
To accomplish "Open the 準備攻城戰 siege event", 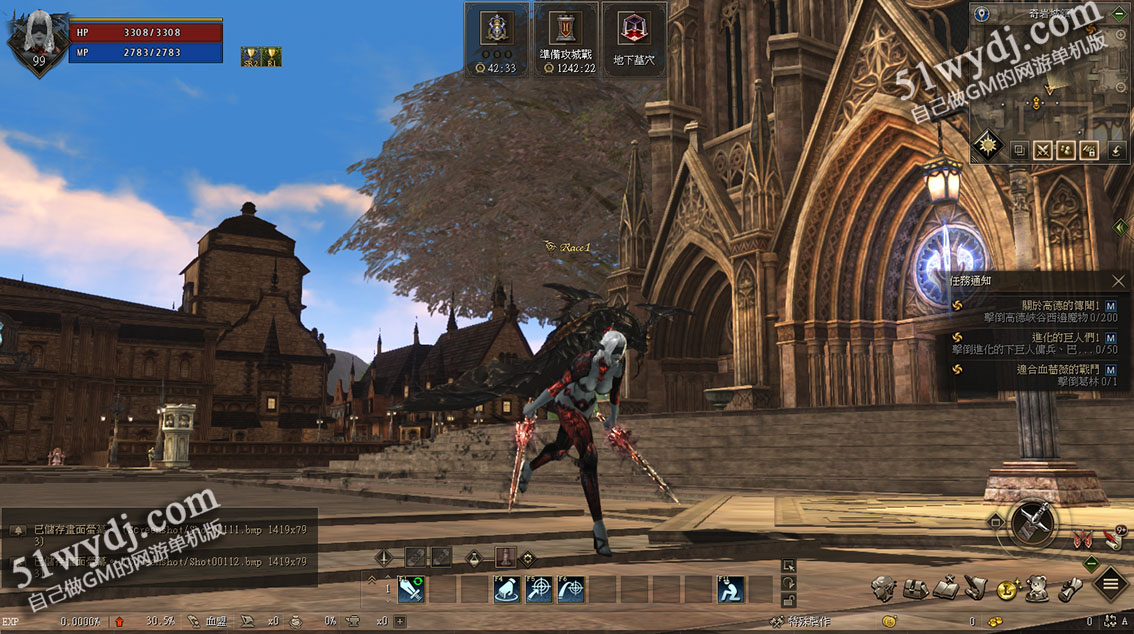I will 567,38.
